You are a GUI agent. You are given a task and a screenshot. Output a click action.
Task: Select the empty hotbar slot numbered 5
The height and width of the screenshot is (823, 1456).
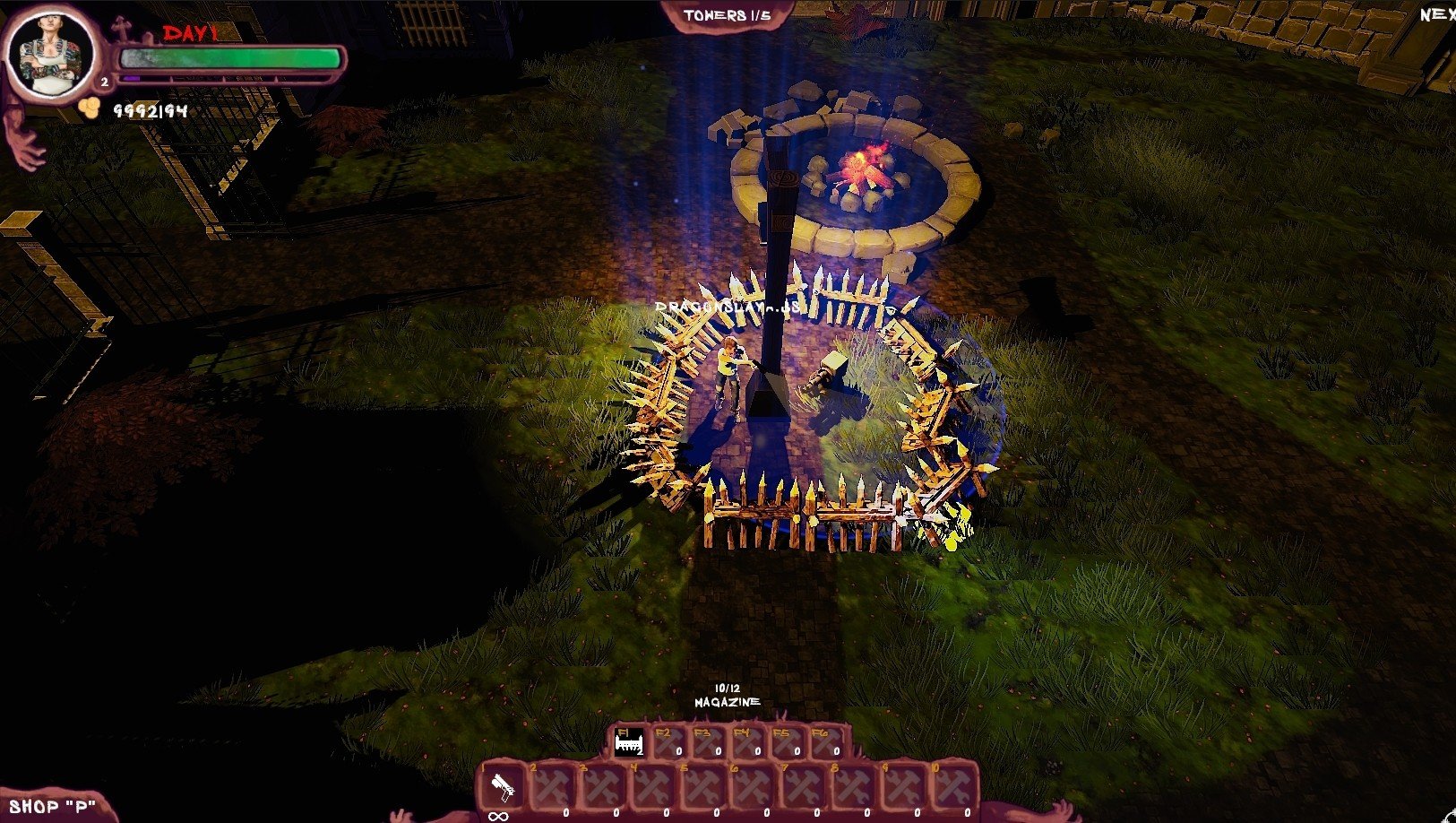(x=702, y=788)
